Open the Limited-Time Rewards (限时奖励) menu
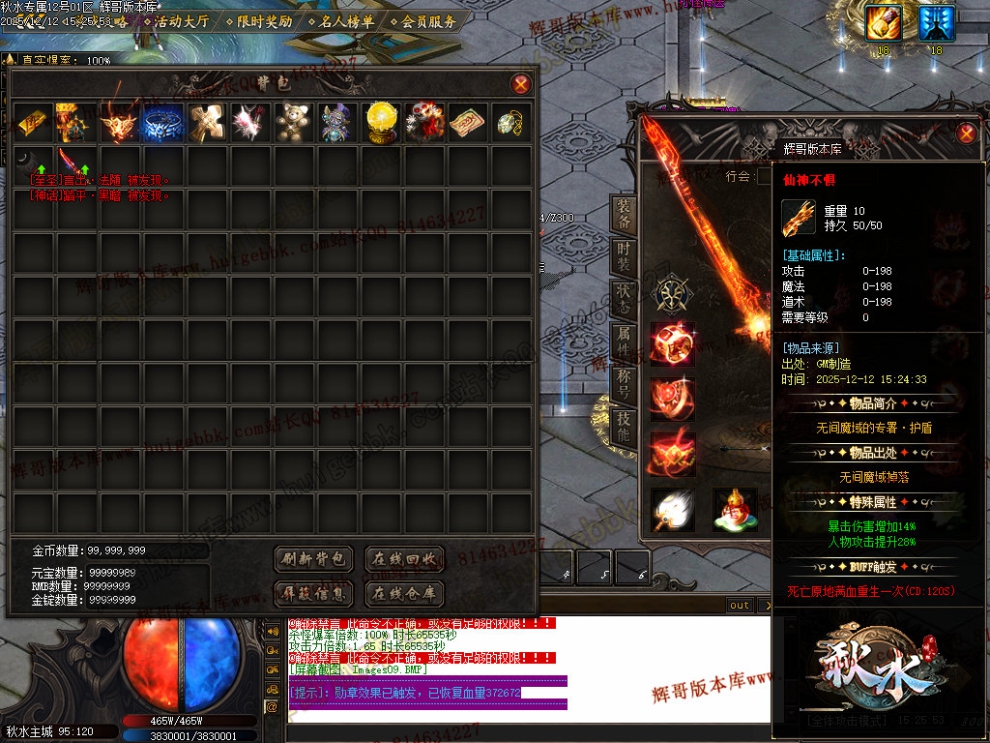 [259, 20]
